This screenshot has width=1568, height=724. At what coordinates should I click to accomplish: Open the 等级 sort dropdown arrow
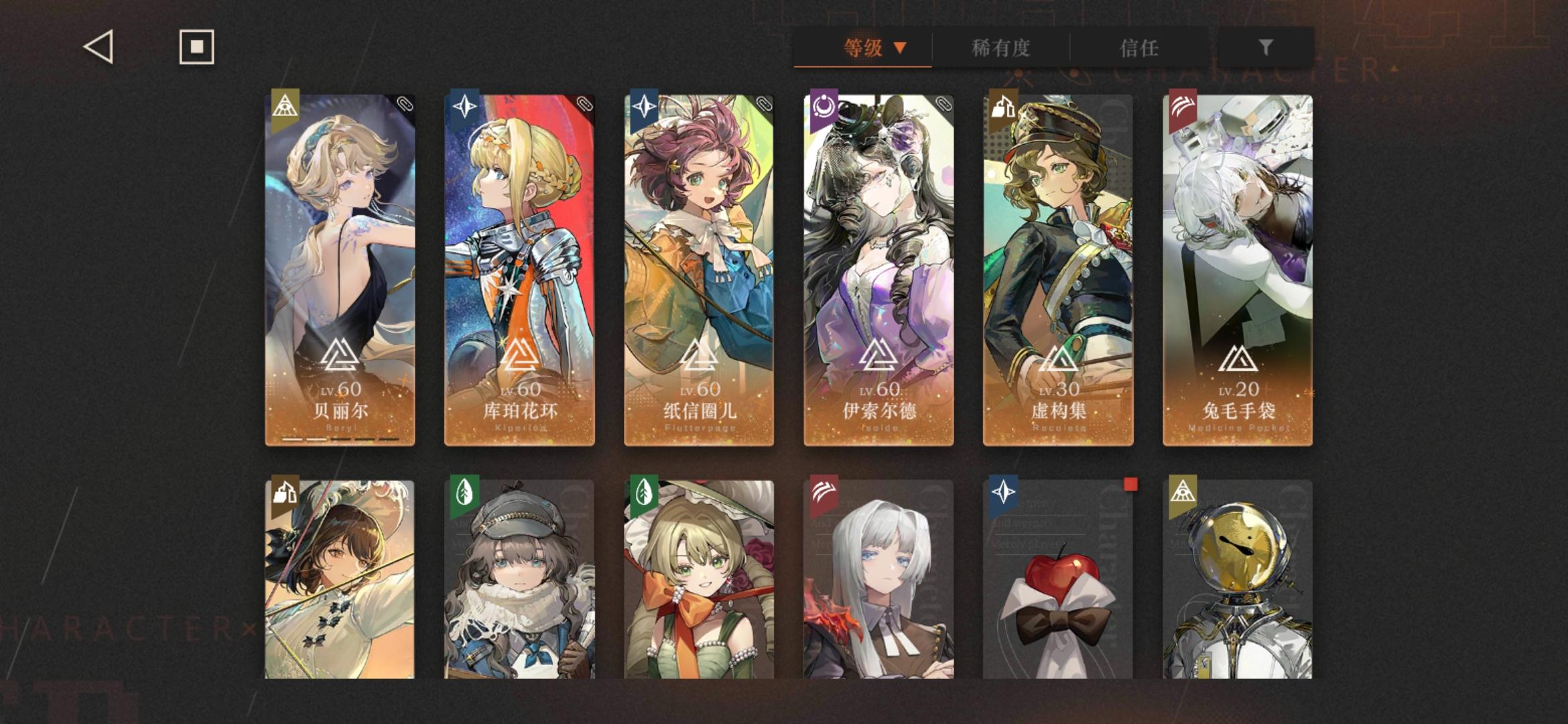click(901, 48)
